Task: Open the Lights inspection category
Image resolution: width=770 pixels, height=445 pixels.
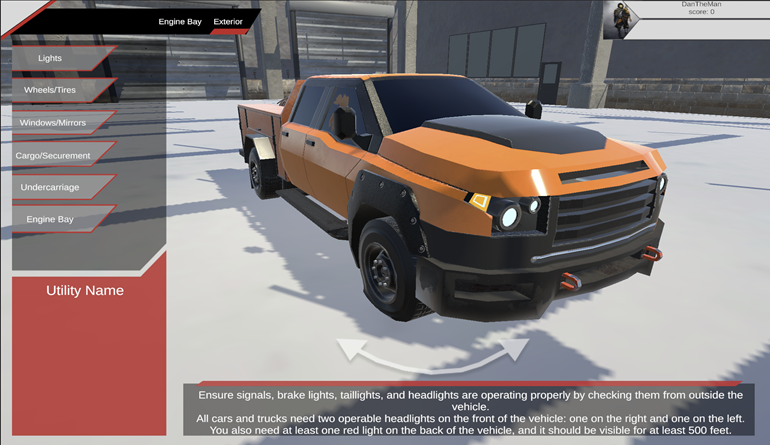Action: 52,58
